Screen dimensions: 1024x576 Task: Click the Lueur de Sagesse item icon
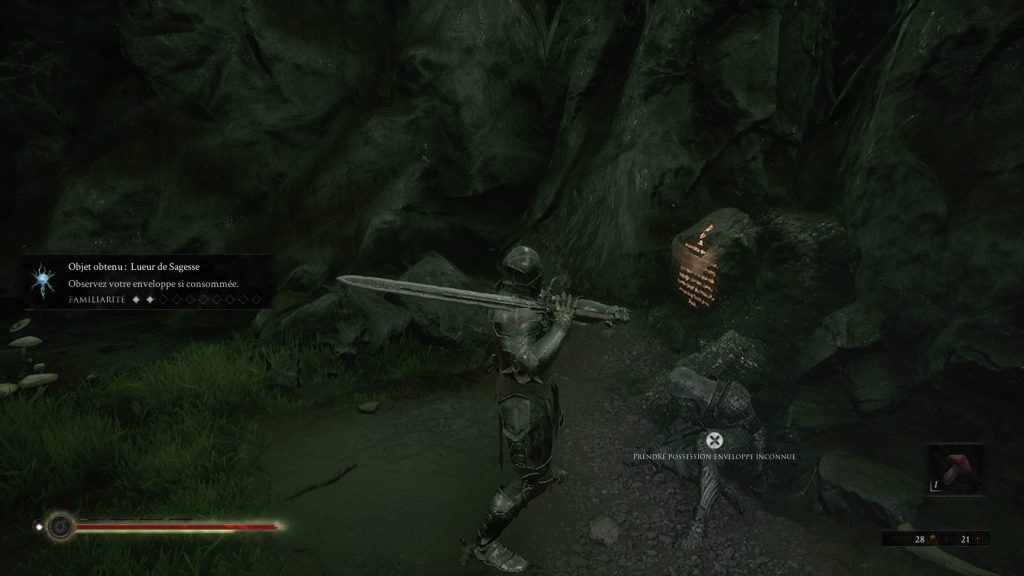tap(43, 279)
